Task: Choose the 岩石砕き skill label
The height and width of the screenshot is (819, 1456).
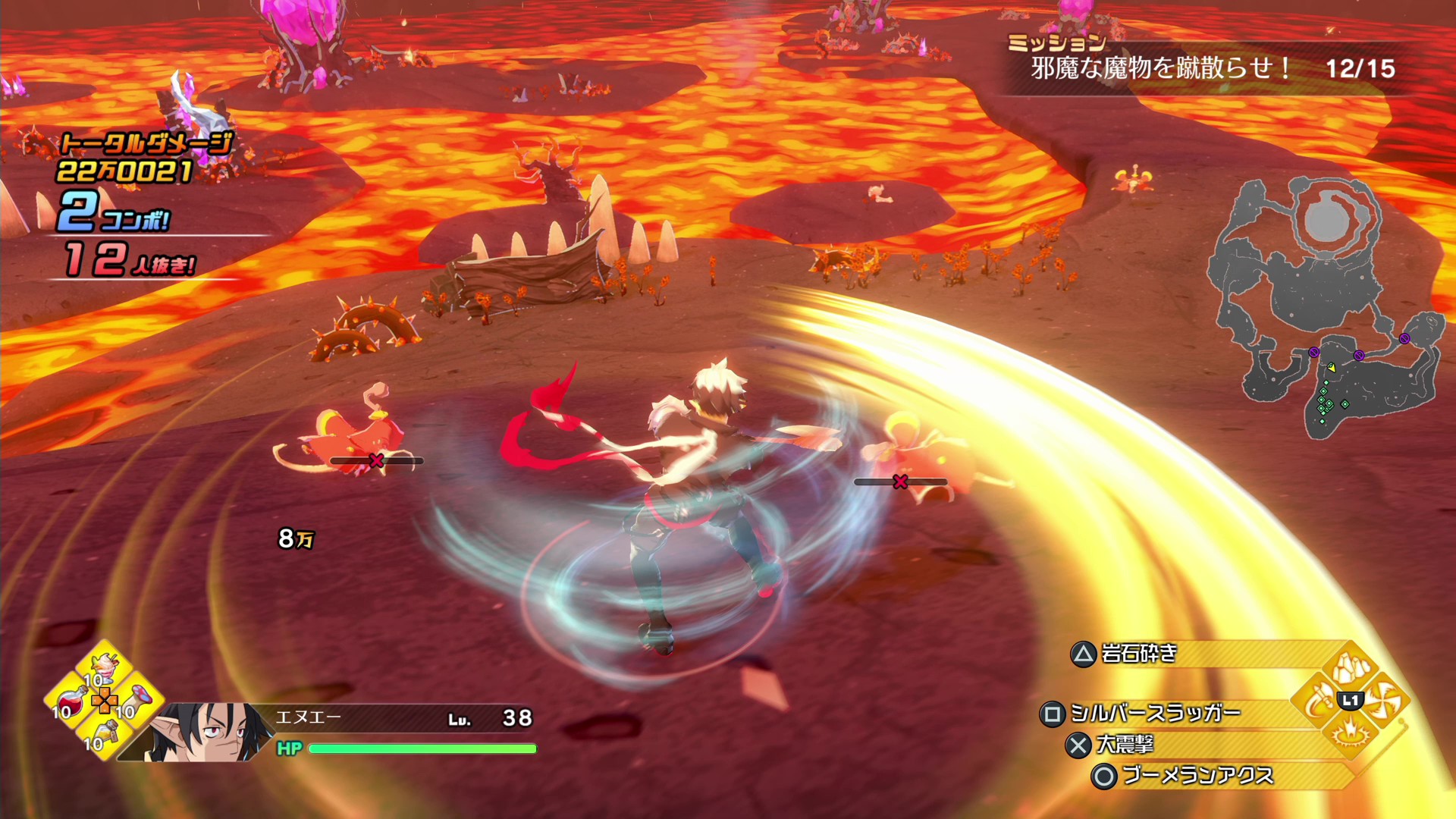Action: 1139,654
